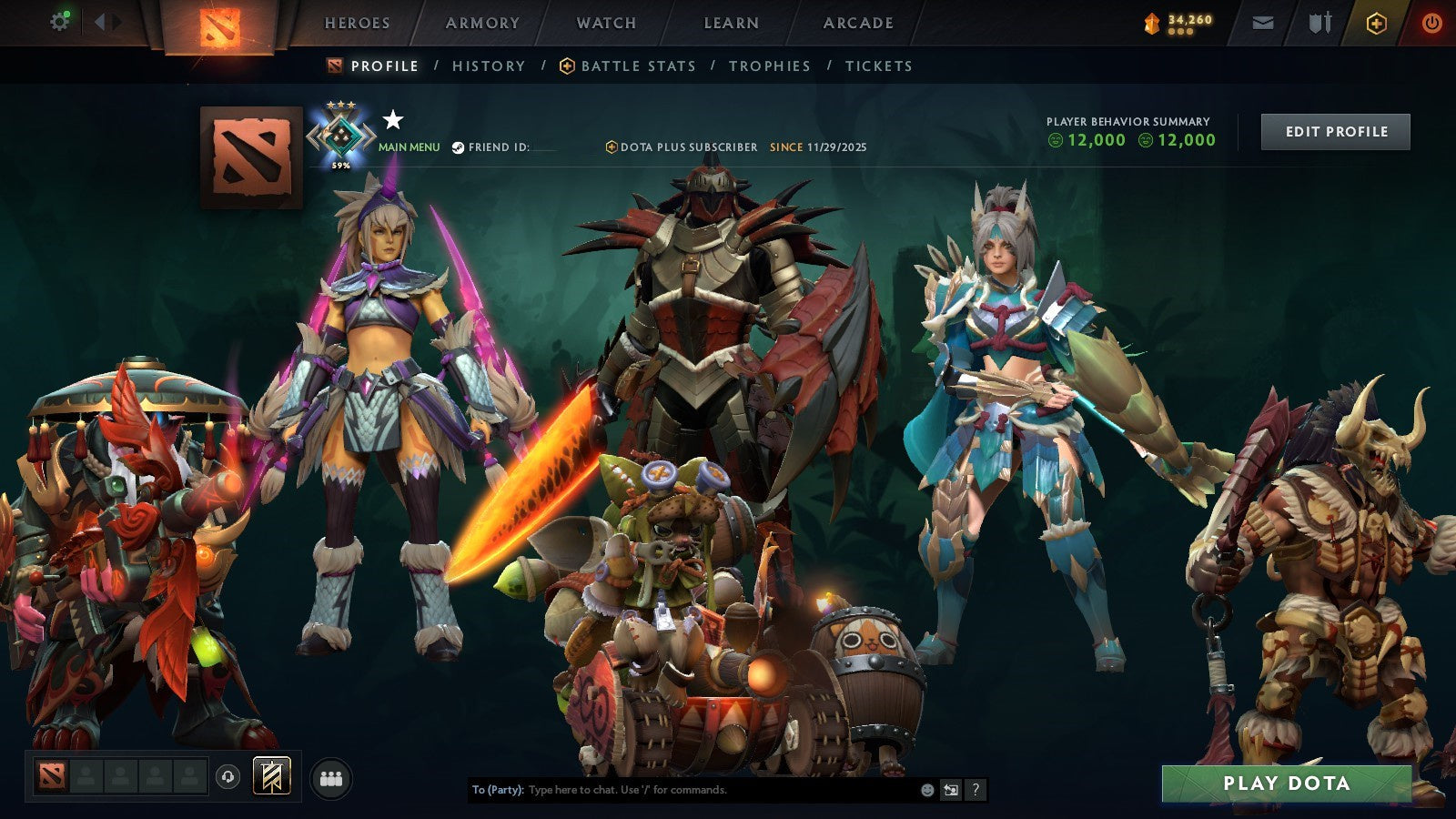Open the power/quit icon
The image size is (1456, 819).
click(x=1431, y=23)
